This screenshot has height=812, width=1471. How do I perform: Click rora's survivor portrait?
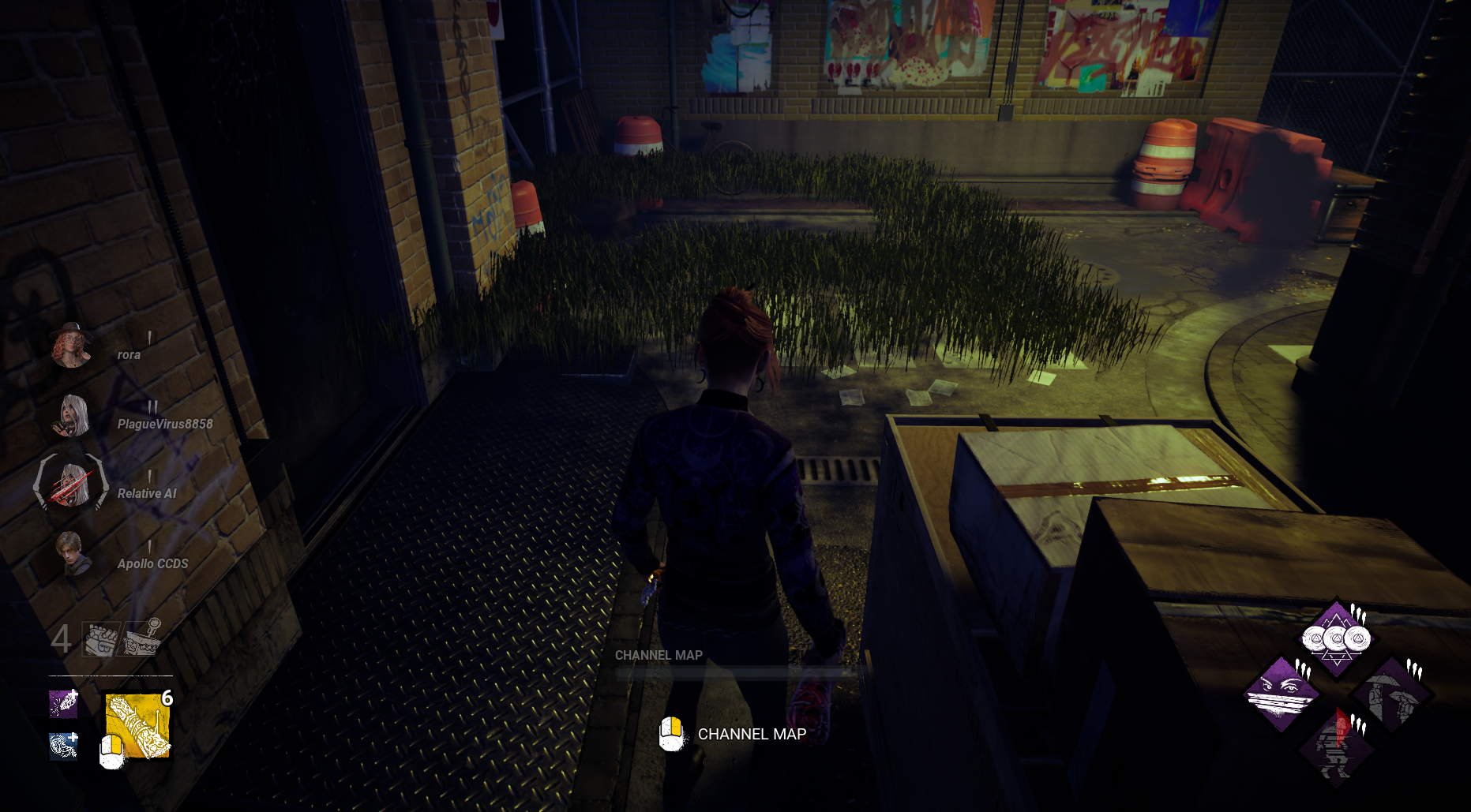[x=71, y=346]
